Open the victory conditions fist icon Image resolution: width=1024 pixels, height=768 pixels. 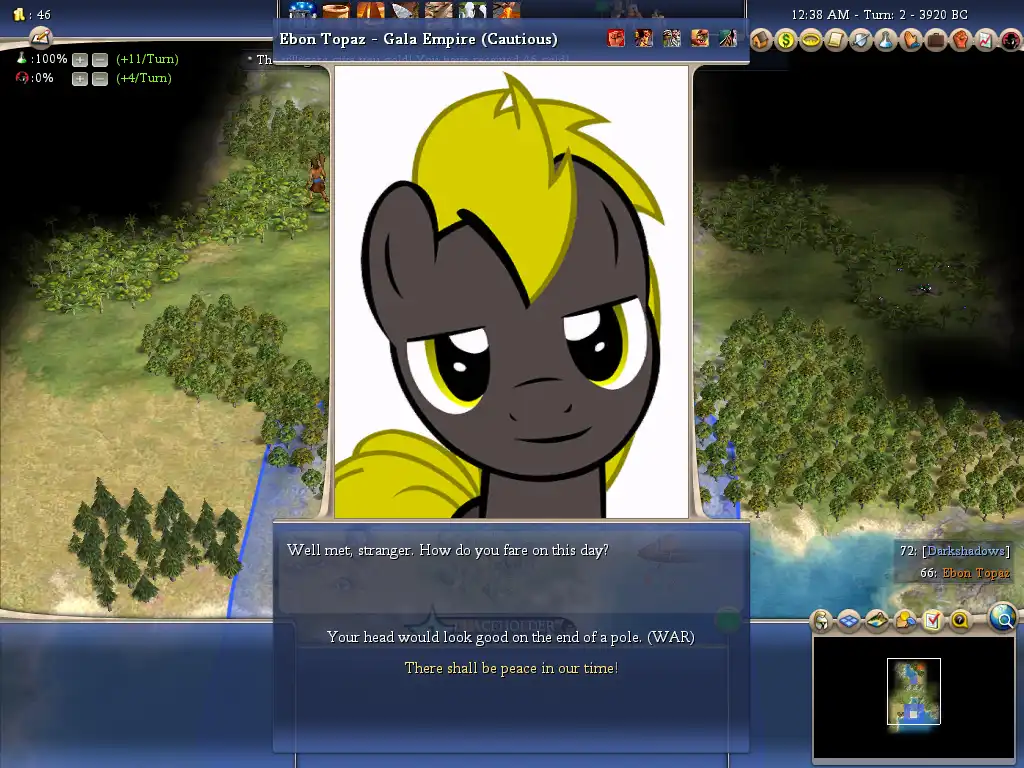click(x=960, y=40)
